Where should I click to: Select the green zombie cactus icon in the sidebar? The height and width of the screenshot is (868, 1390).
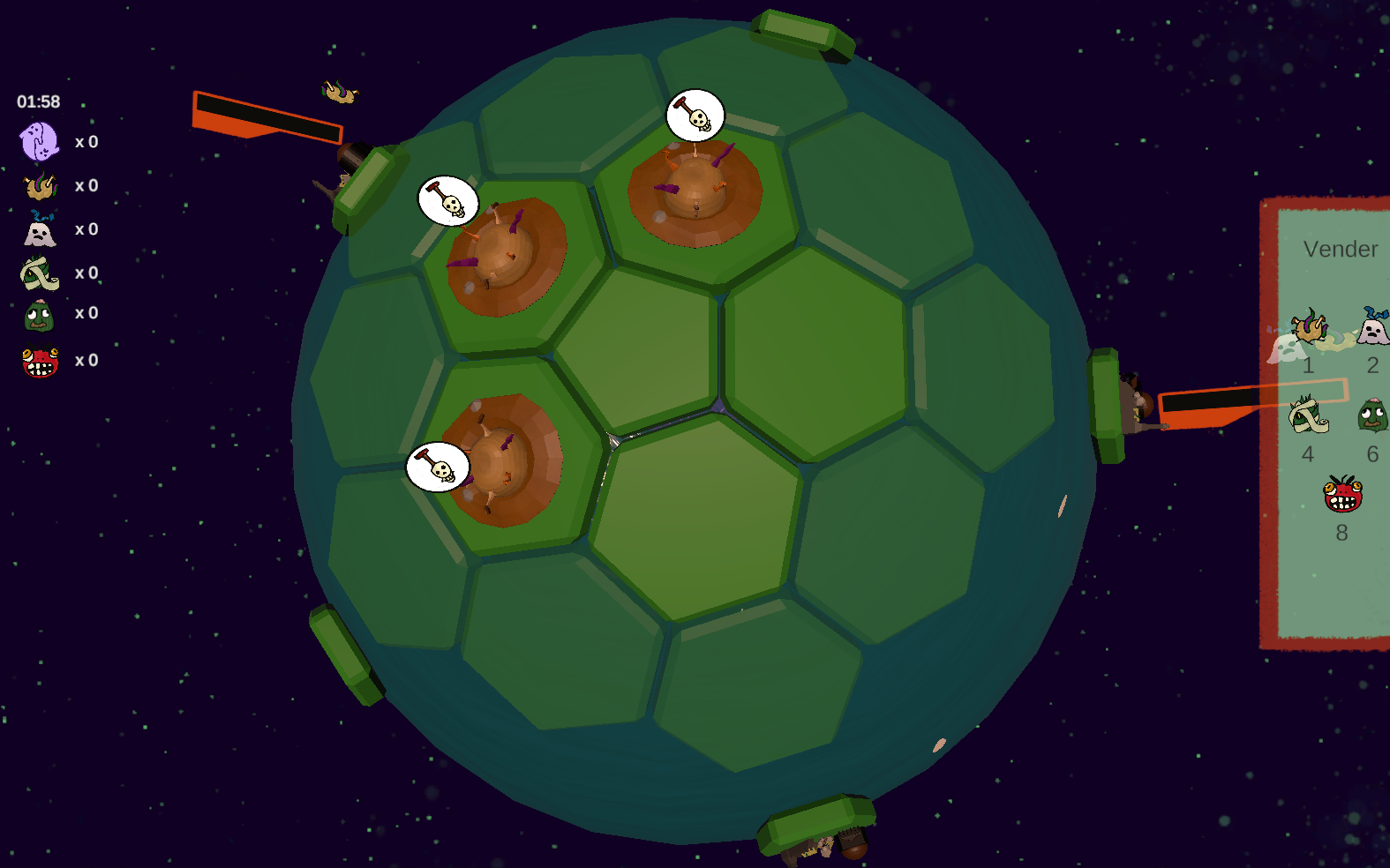tap(39, 313)
